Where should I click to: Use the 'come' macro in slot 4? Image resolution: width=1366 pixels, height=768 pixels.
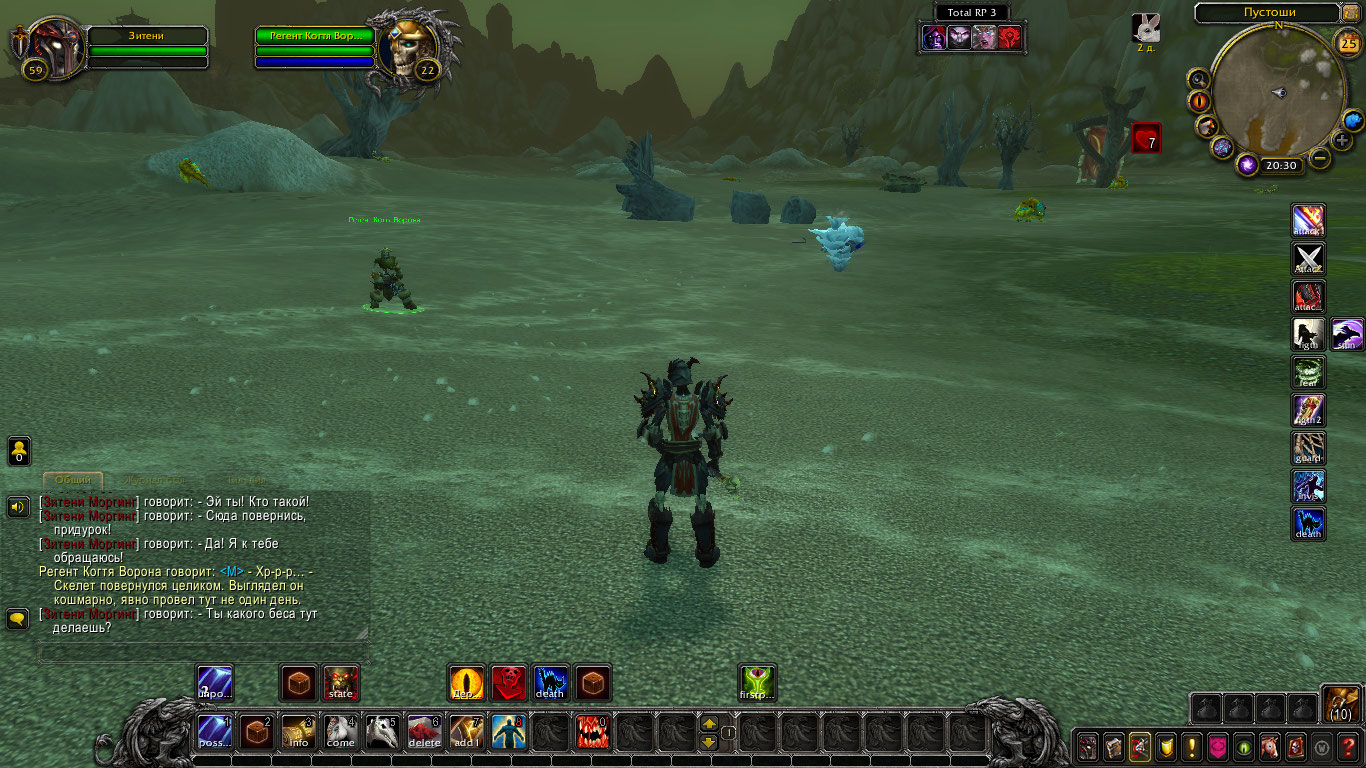(x=341, y=732)
